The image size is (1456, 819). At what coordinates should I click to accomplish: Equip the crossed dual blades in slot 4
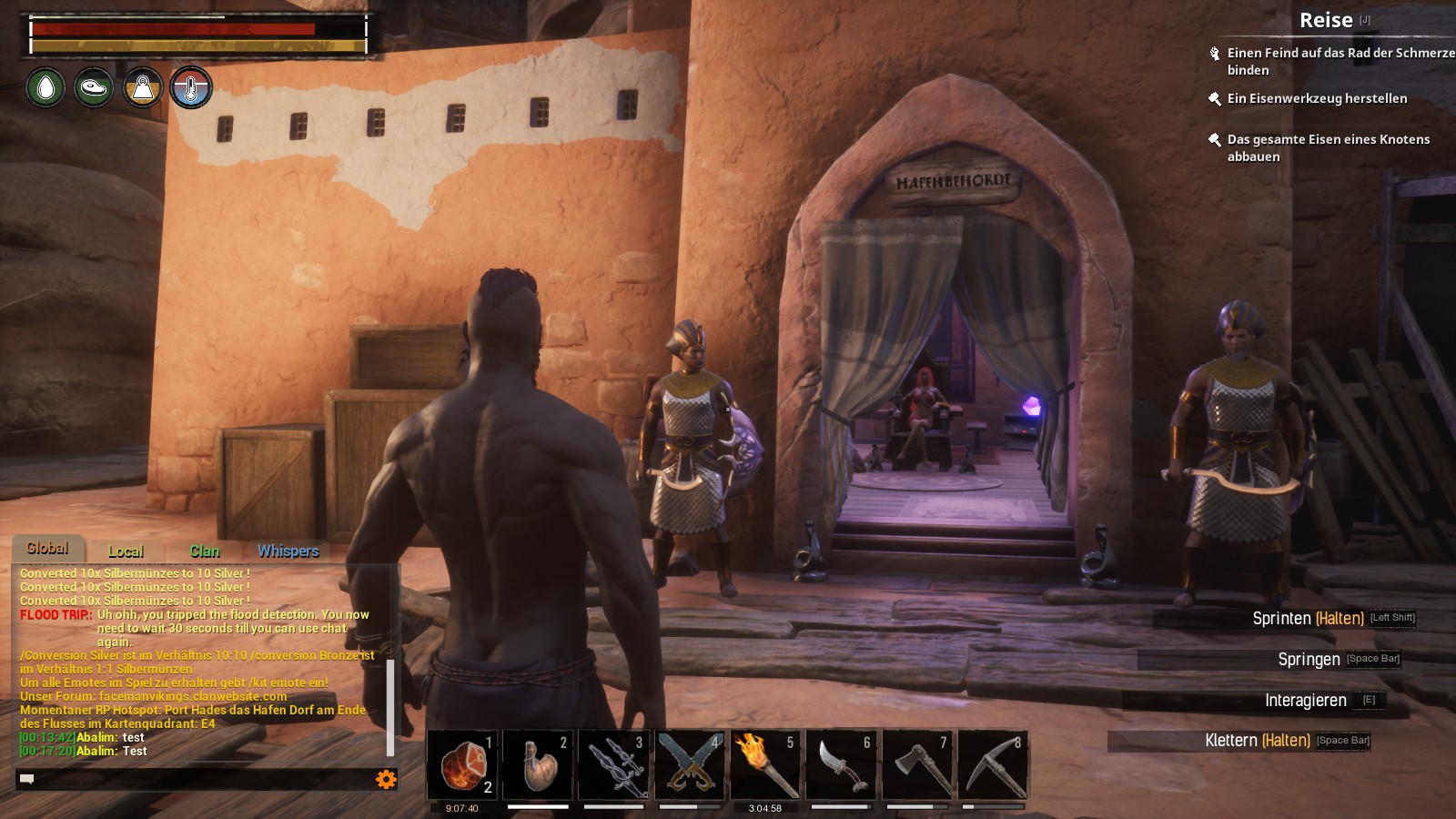pyautogui.click(x=690, y=766)
